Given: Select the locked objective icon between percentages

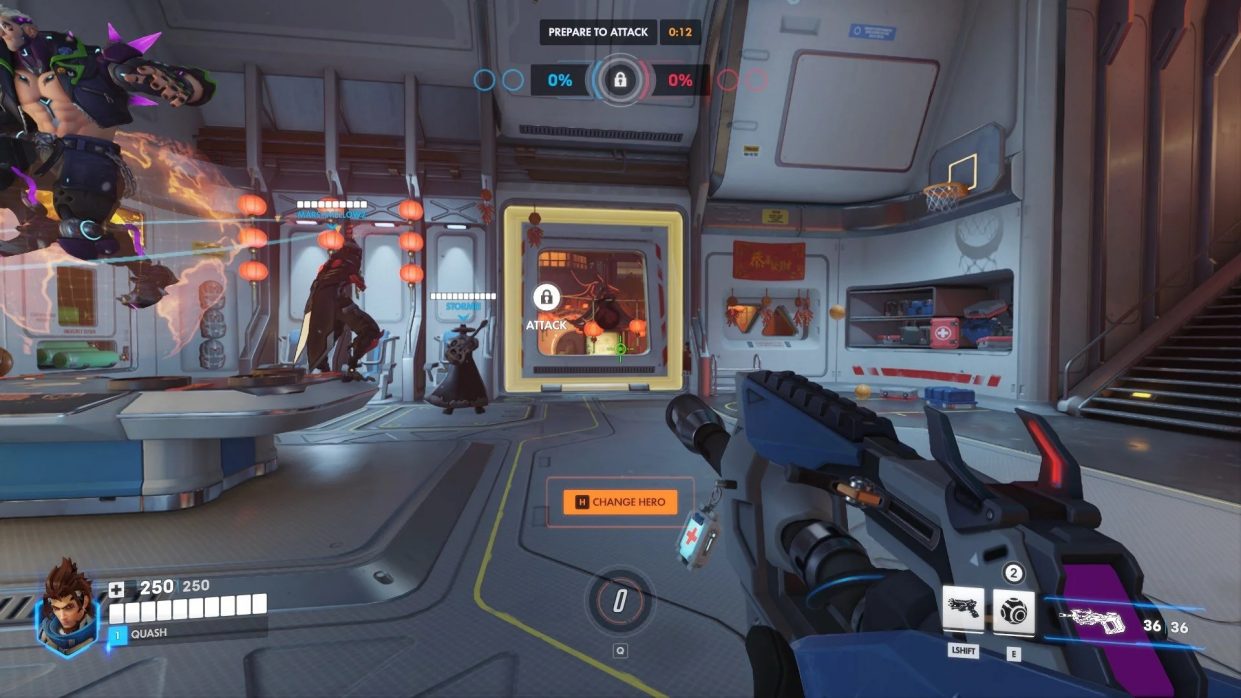Looking at the screenshot, I should (x=620, y=79).
